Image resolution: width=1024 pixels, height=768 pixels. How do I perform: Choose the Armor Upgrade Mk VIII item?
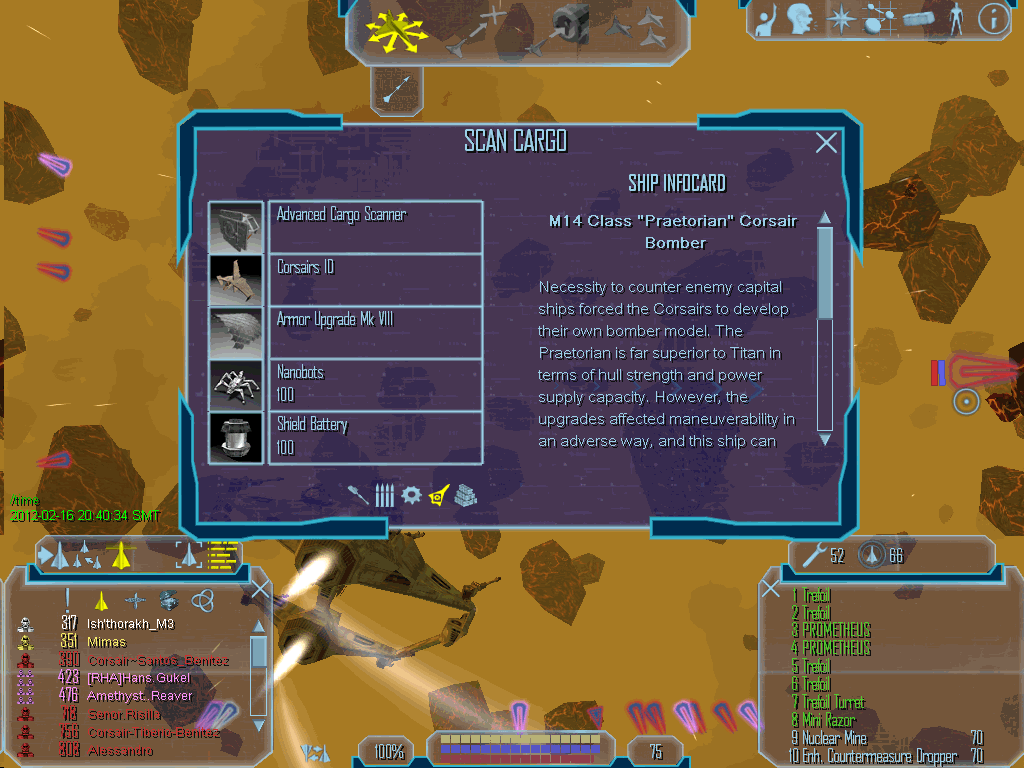(x=375, y=332)
